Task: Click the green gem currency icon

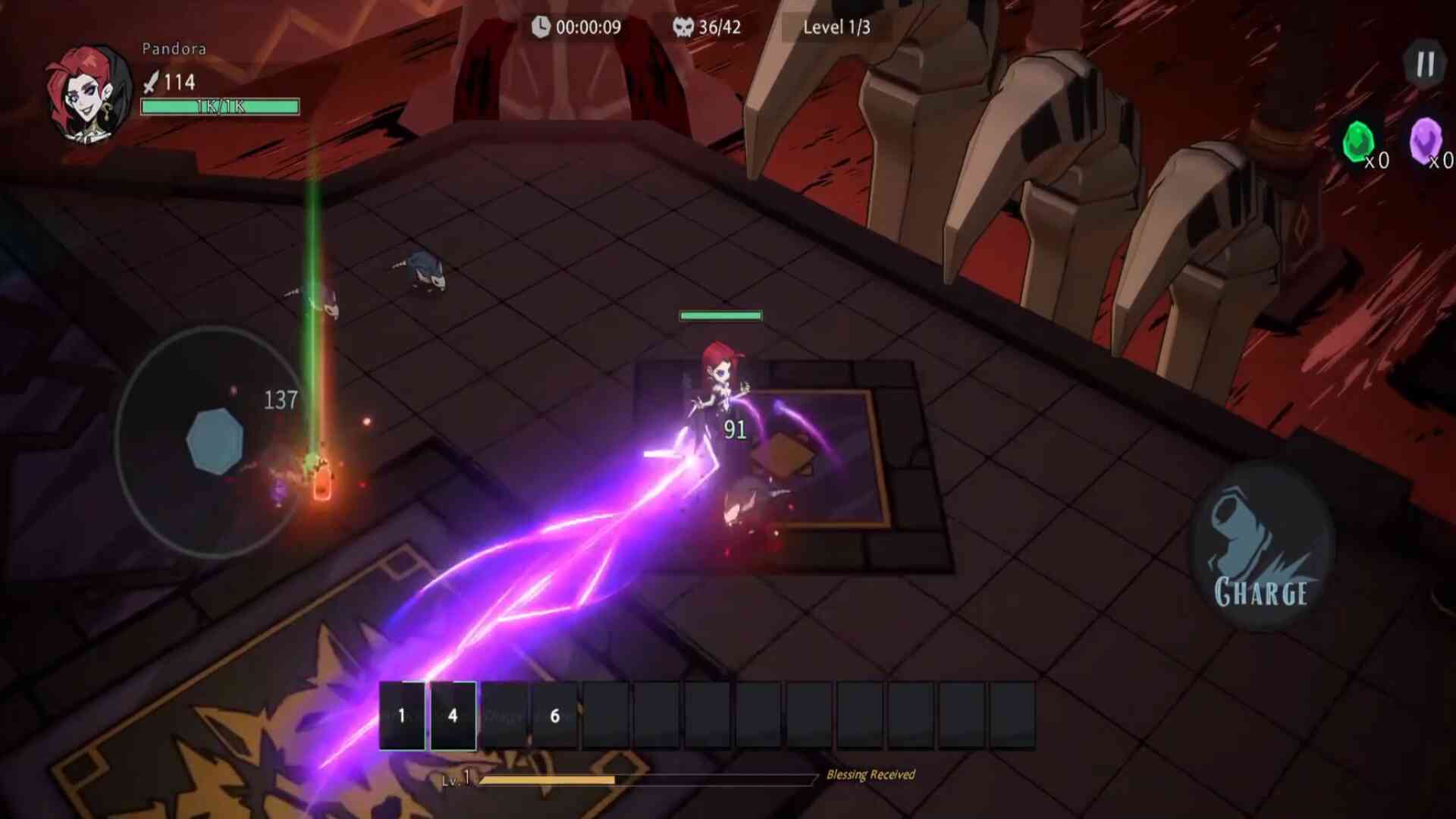Action: coord(1357,142)
